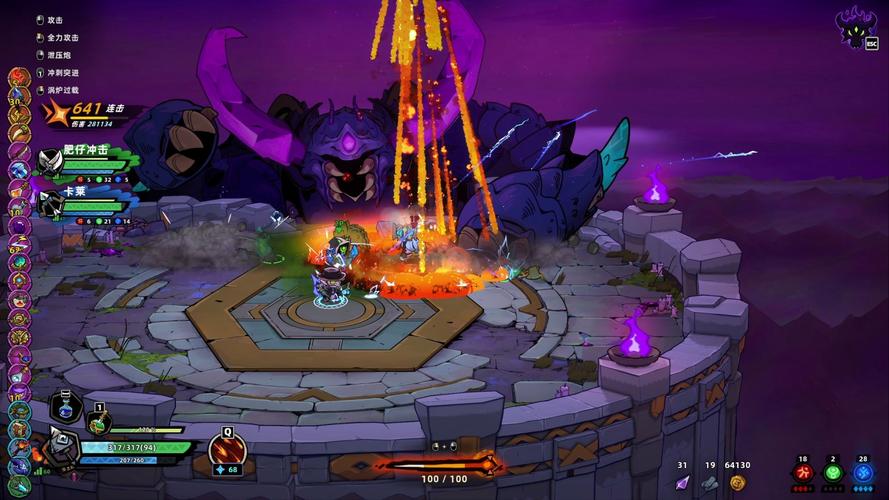Use the green potion item slot

[98, 422]
